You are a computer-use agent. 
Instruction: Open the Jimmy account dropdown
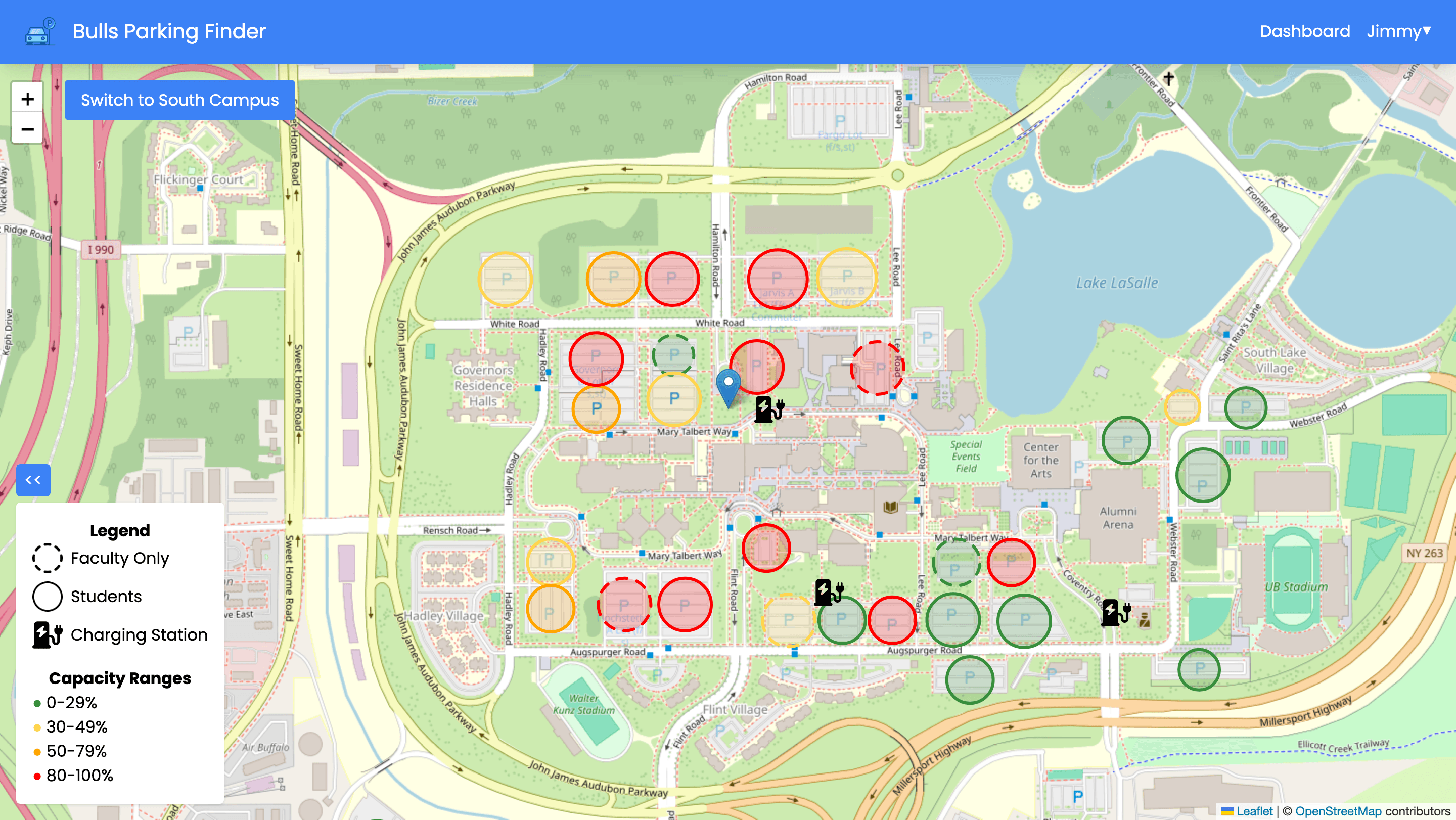click(1397, 31)
